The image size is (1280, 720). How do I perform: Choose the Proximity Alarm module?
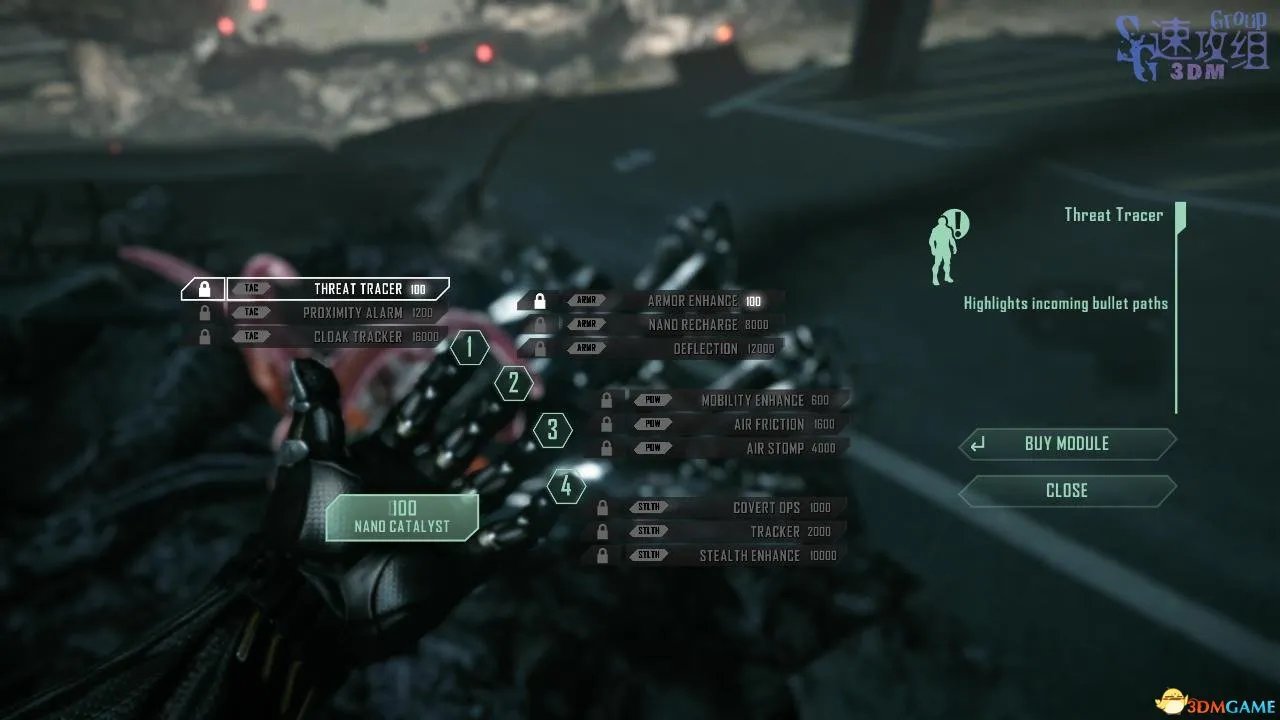338,313
